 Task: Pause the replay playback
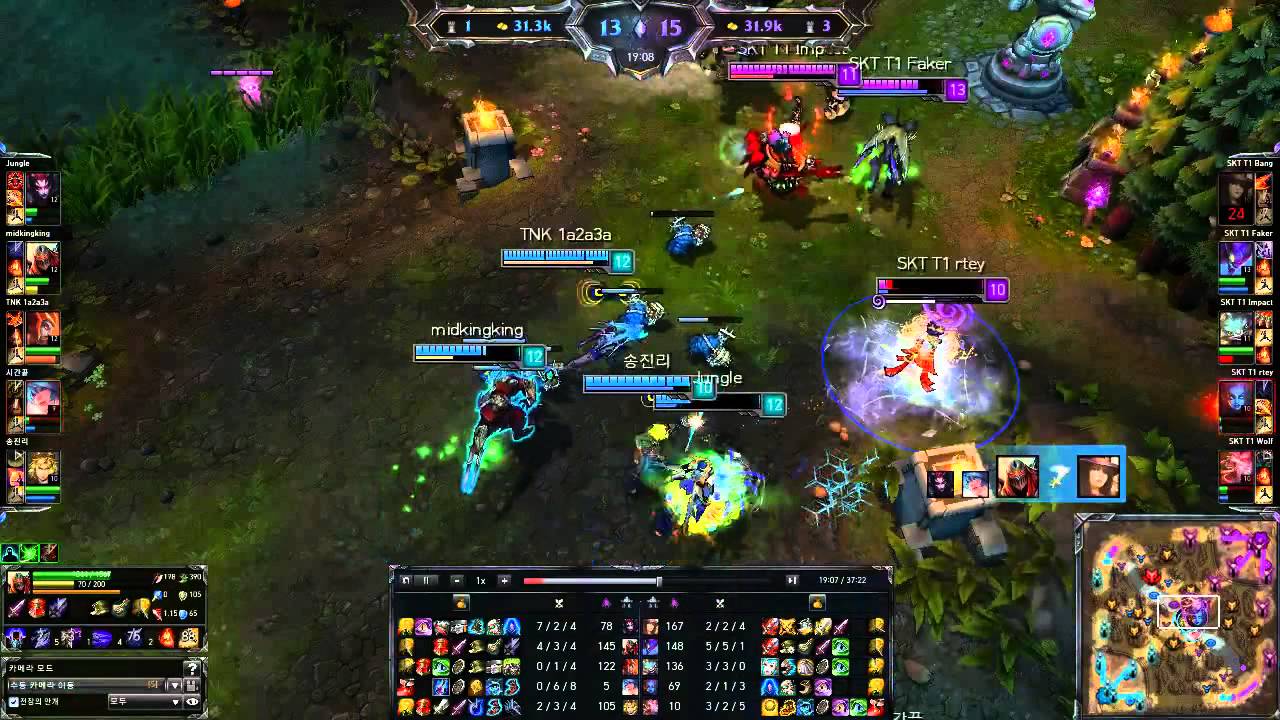(425, 580)
